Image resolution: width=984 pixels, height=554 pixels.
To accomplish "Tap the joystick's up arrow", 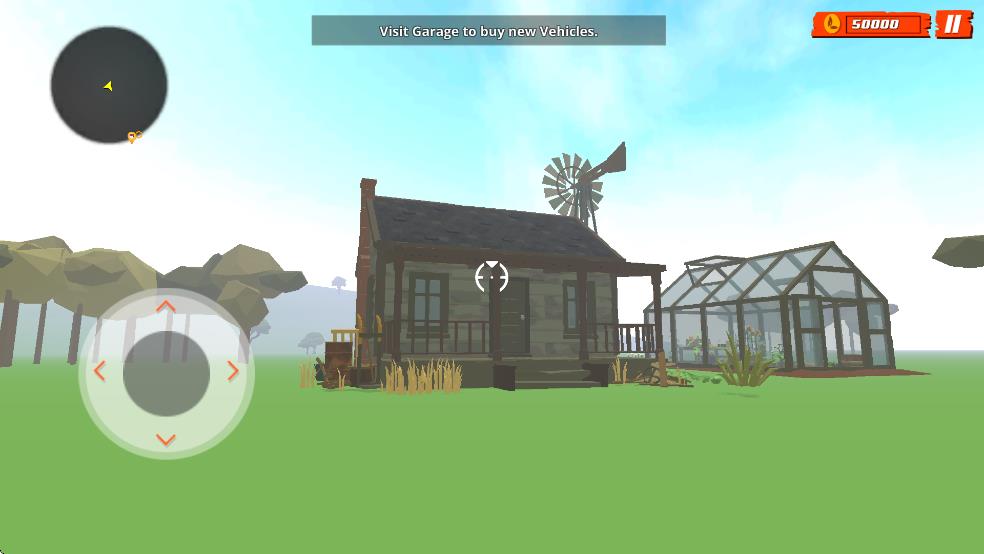I will pos(166,307).
